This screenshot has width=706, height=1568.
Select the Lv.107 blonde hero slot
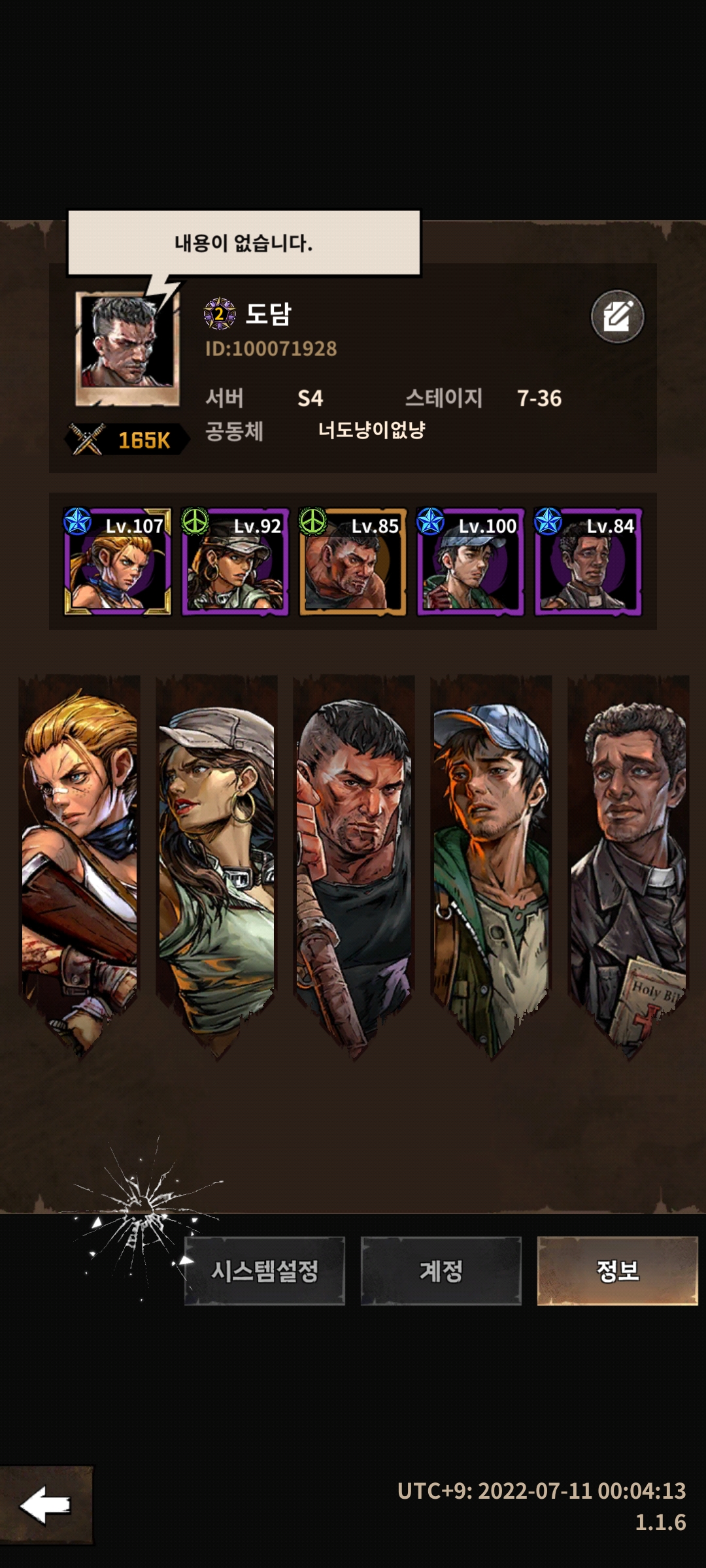[118, 562]
